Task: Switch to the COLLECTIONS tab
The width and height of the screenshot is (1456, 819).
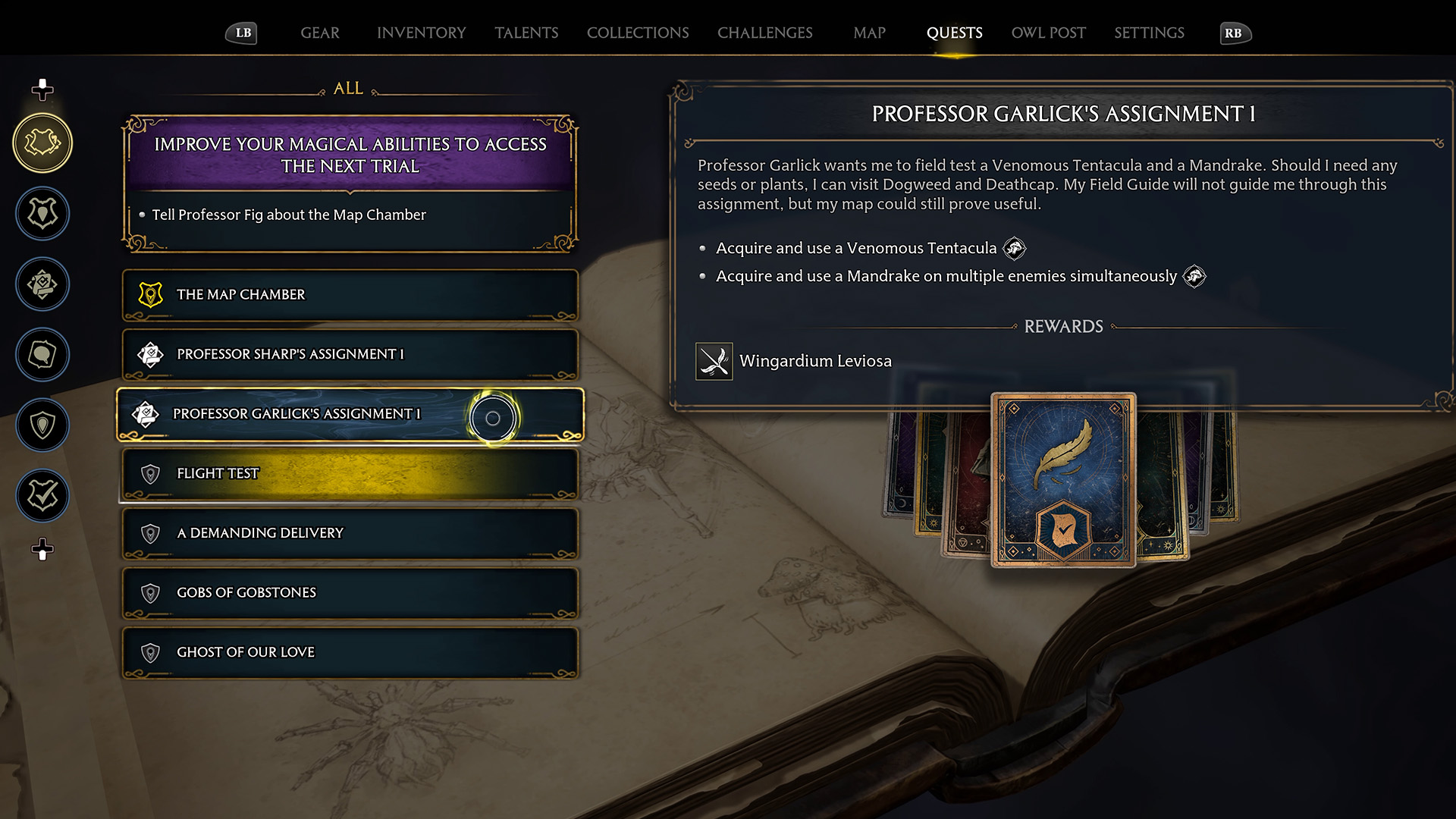Action: [638, 33]
